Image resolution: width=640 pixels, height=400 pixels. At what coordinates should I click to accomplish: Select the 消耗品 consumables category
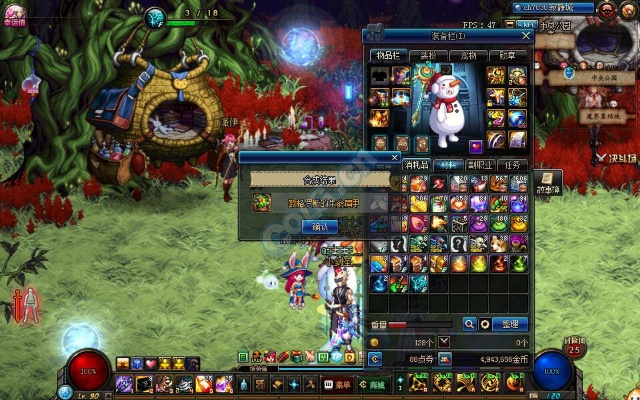pyautogui.click(x=415, y=166)
